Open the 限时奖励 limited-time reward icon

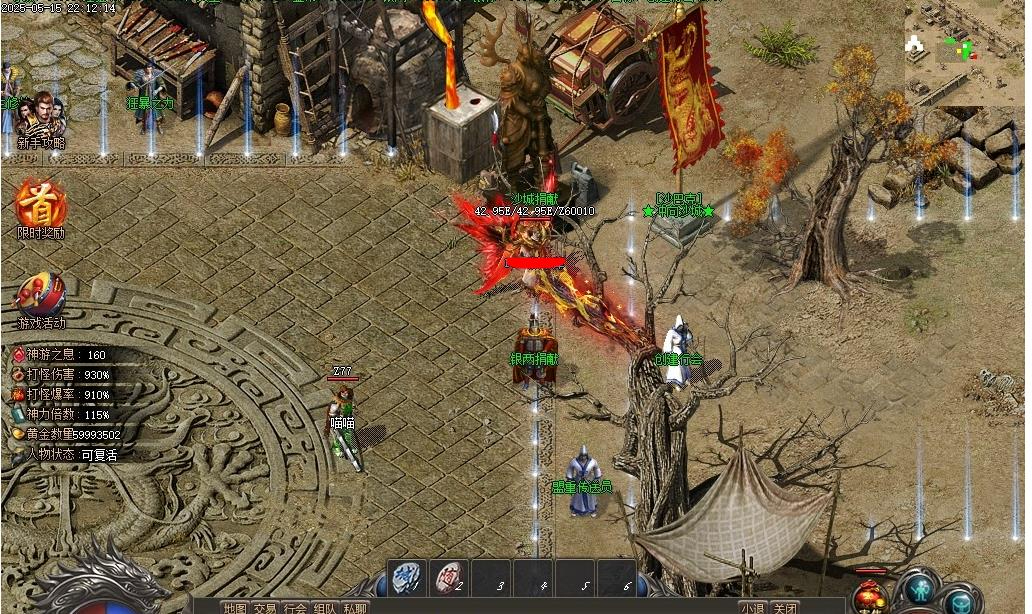41,205
